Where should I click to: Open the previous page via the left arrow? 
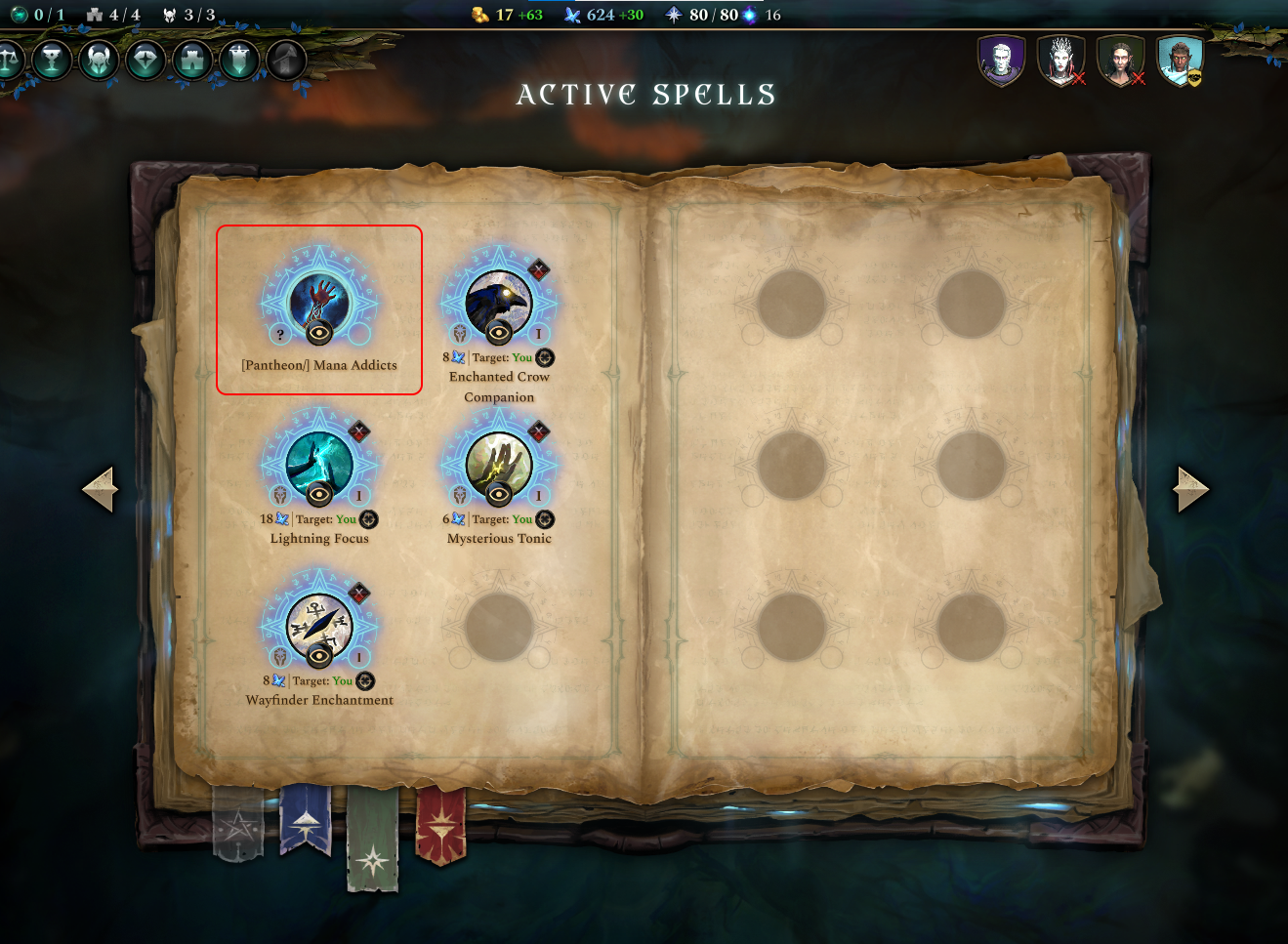[98, 488]
